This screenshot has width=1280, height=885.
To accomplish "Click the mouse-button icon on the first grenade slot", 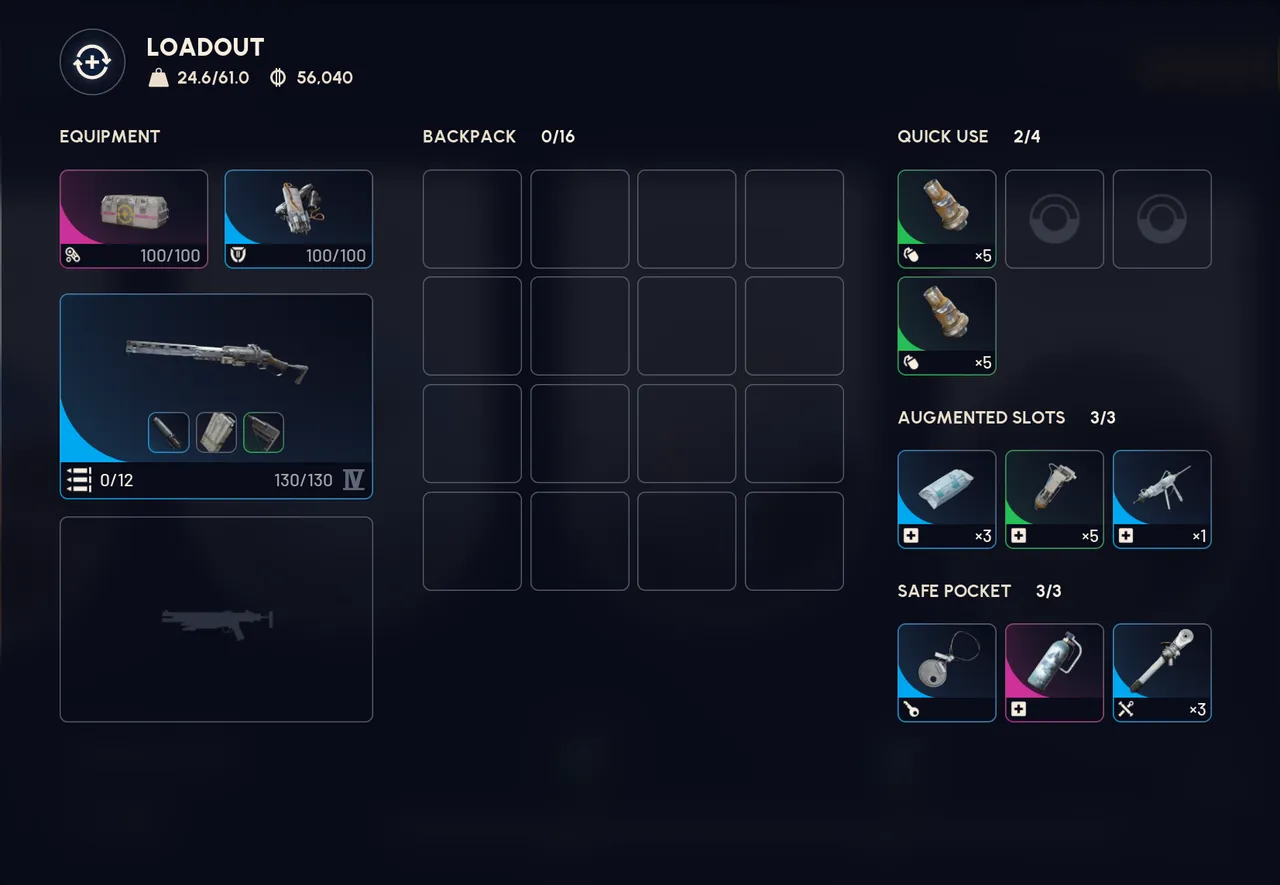I will click(x=911, y=255).
